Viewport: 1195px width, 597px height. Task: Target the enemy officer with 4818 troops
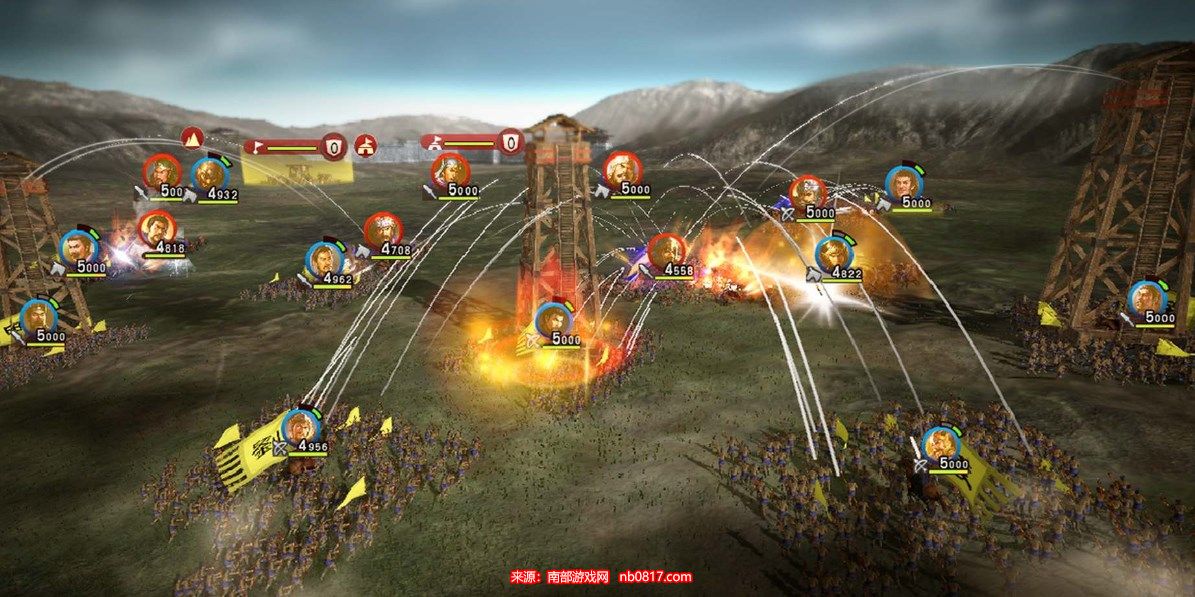pos(157,229)
